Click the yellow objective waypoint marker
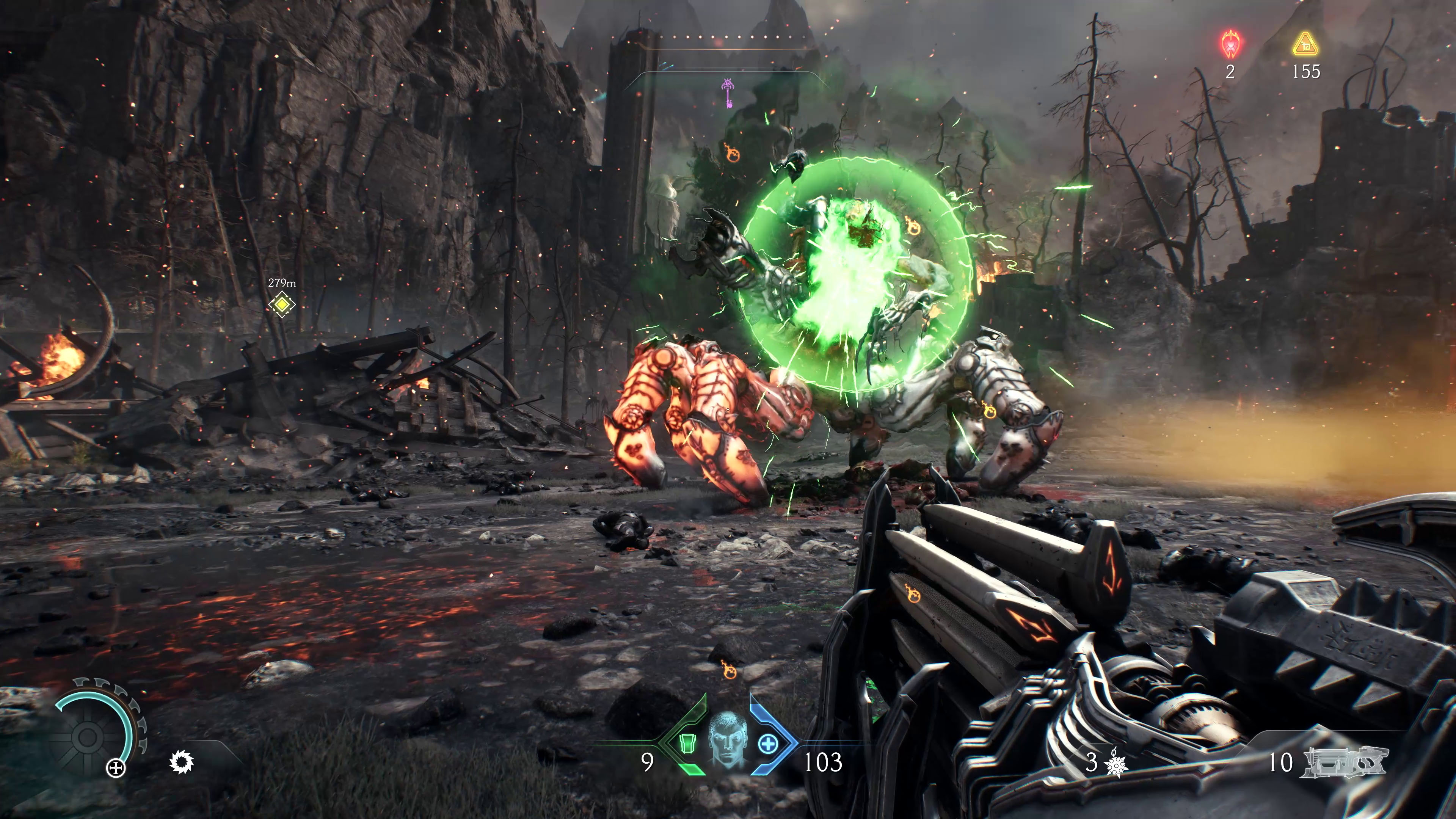Image resolution: width=1456 pixels, height=819 pixels. 281,304
